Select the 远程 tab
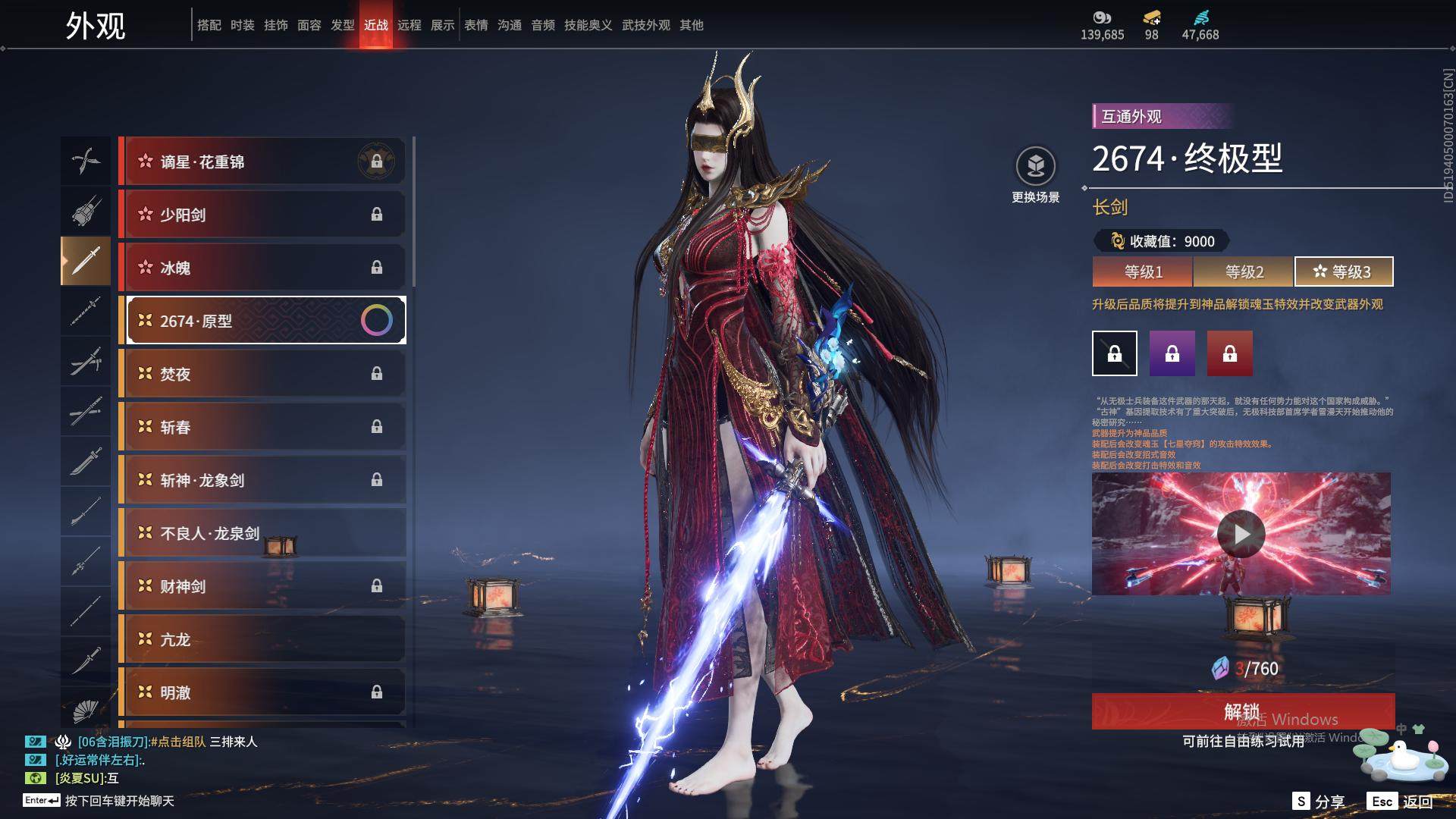This screenshot has height=819, width=1456. click(409, 25)
